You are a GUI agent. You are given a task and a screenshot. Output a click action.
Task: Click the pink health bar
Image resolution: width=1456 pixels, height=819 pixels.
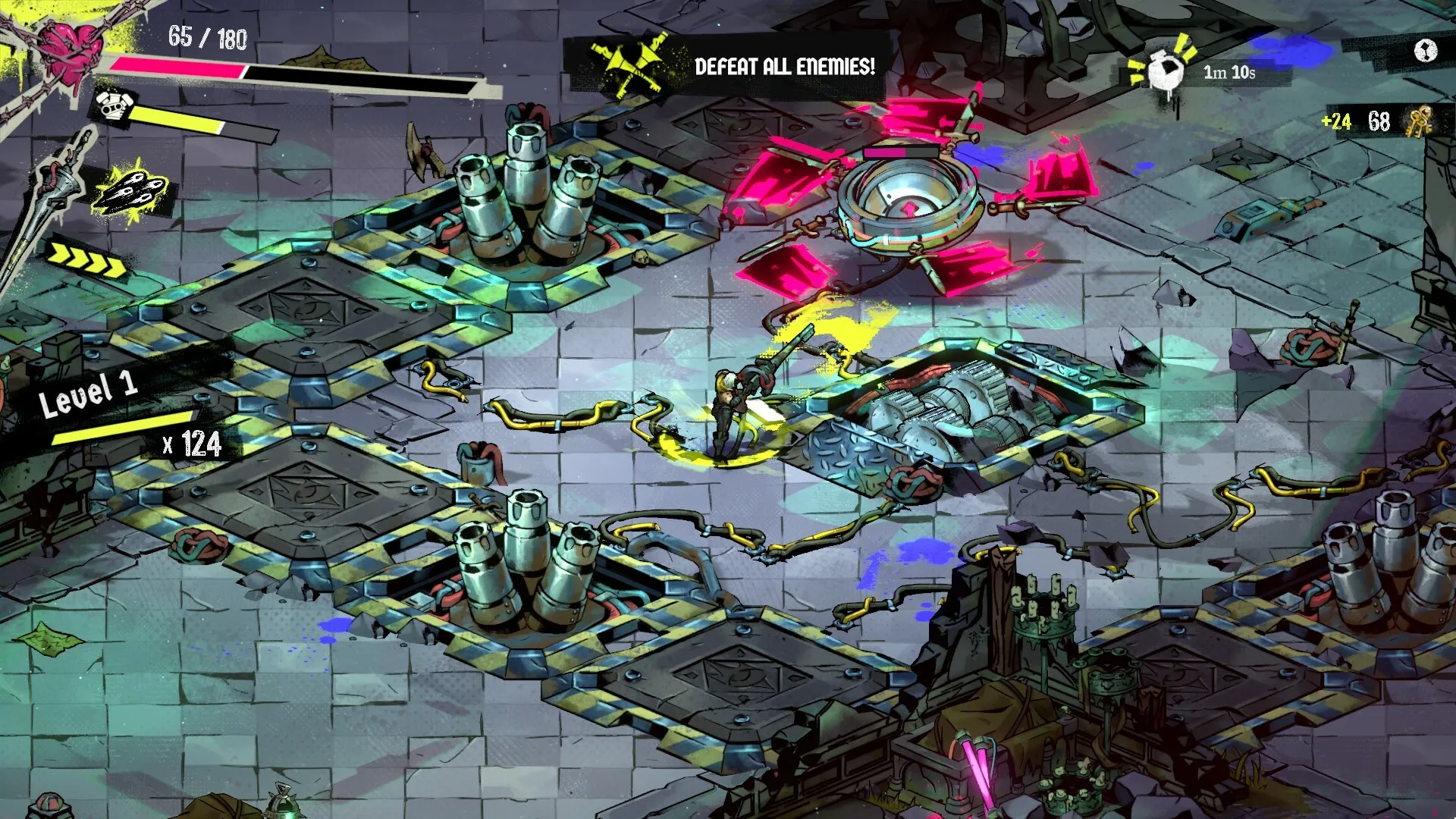coord(182,68)
